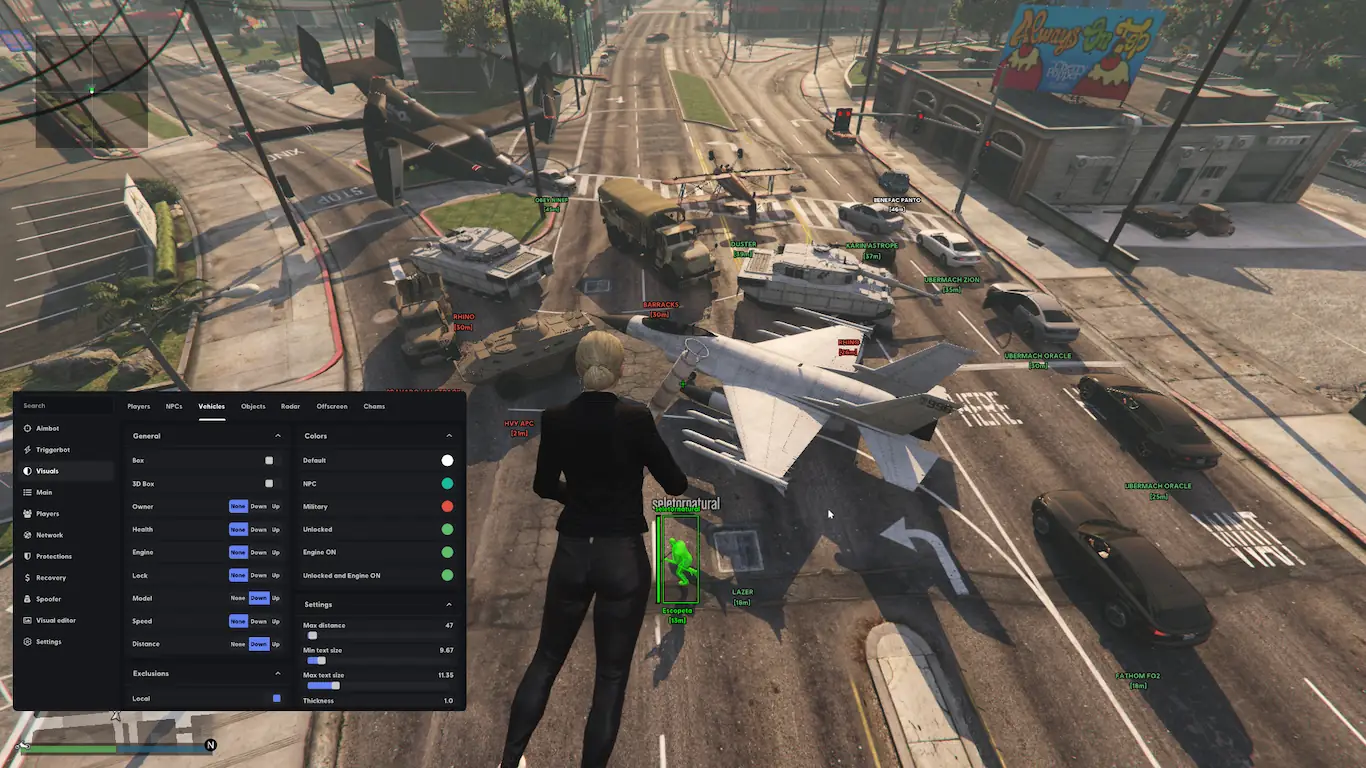
Task: Switch to the Objects tab
Action: coord(253,407)
